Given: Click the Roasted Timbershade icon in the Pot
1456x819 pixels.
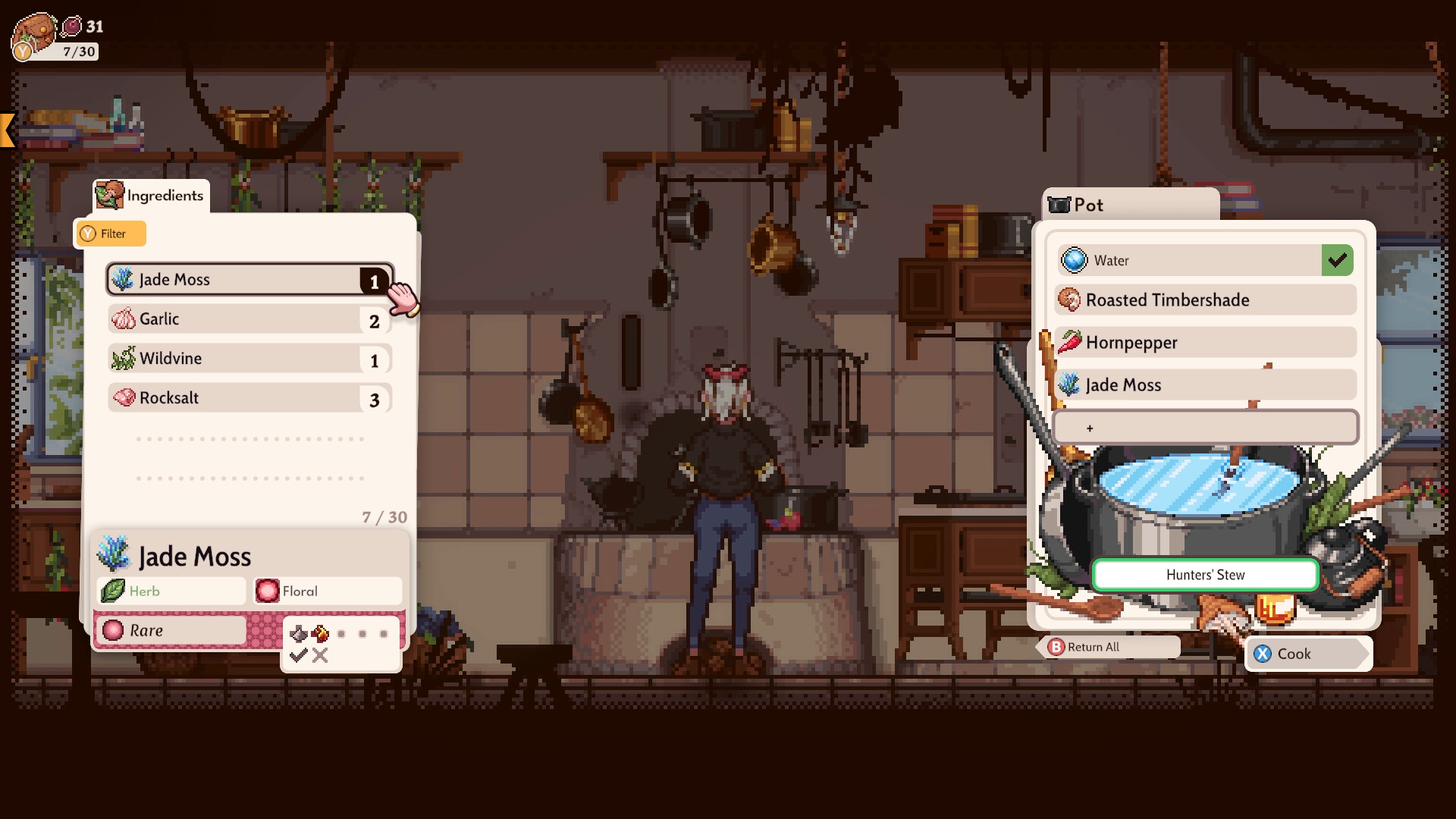Looking at the screenshot, I should [x=1070, y=300].
